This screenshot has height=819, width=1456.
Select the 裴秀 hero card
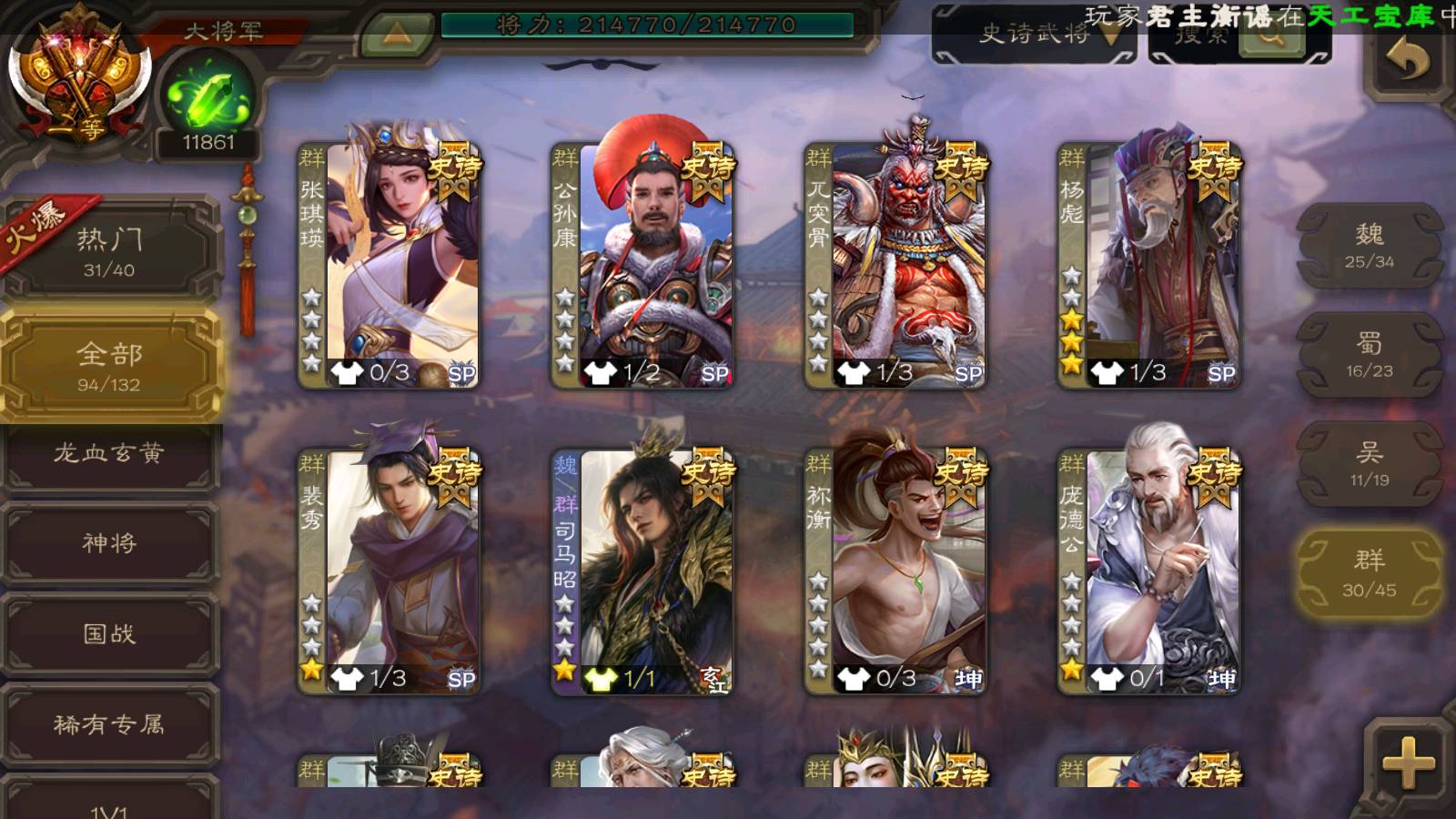tap(389, 570)
